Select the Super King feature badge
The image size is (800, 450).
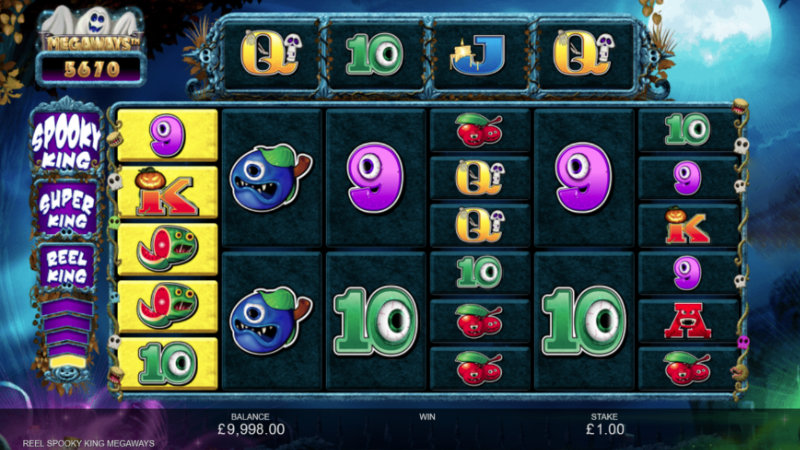coord(67,207)
